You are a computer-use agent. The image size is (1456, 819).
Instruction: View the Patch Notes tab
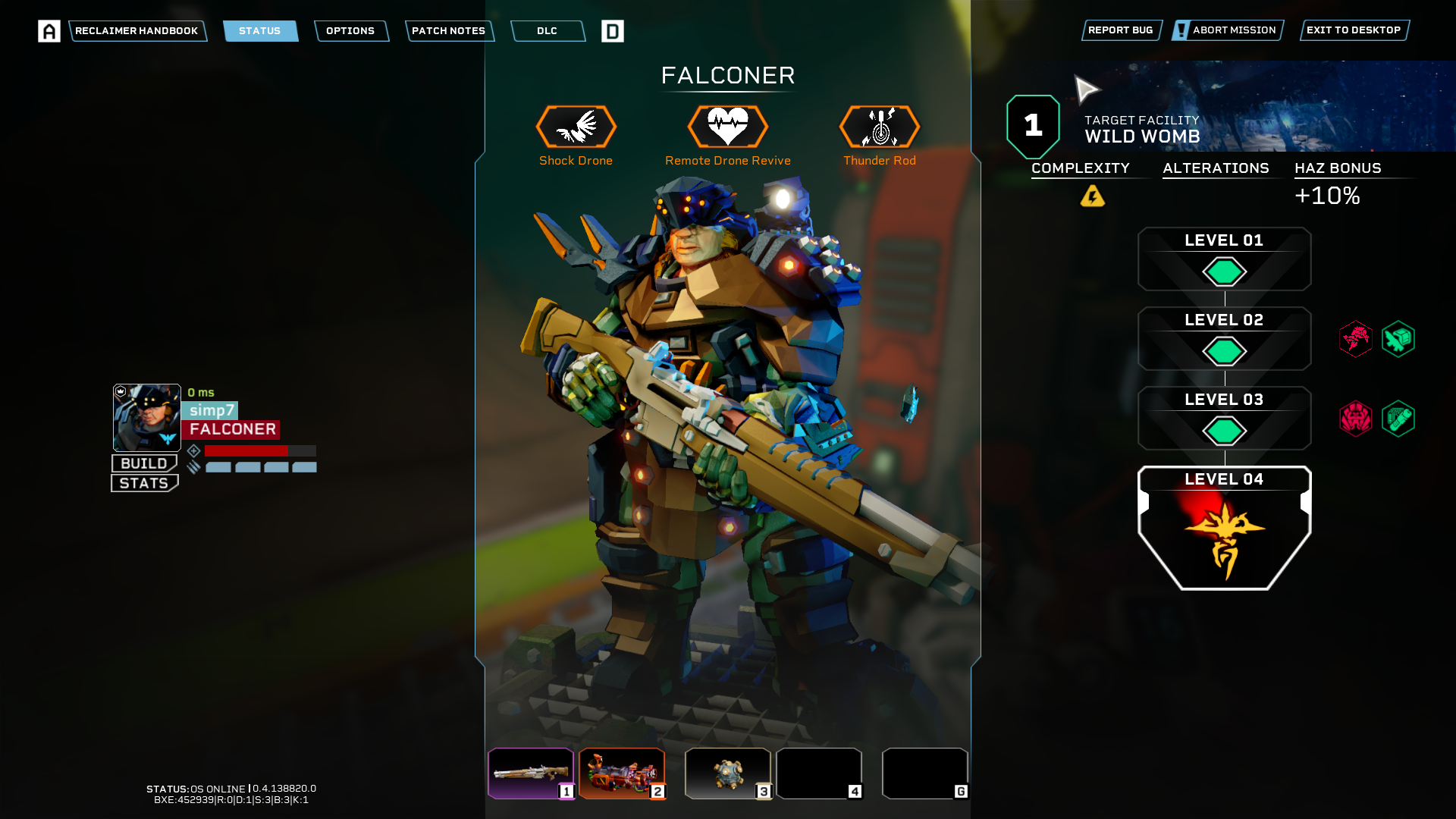click(448, 31)
